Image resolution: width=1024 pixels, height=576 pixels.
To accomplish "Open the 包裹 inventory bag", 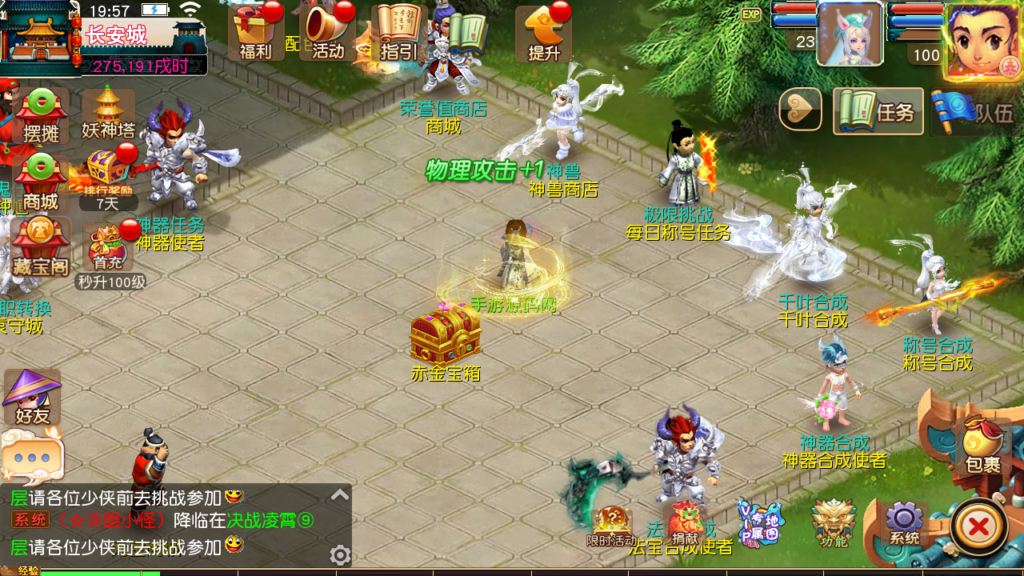I will 982,447.
